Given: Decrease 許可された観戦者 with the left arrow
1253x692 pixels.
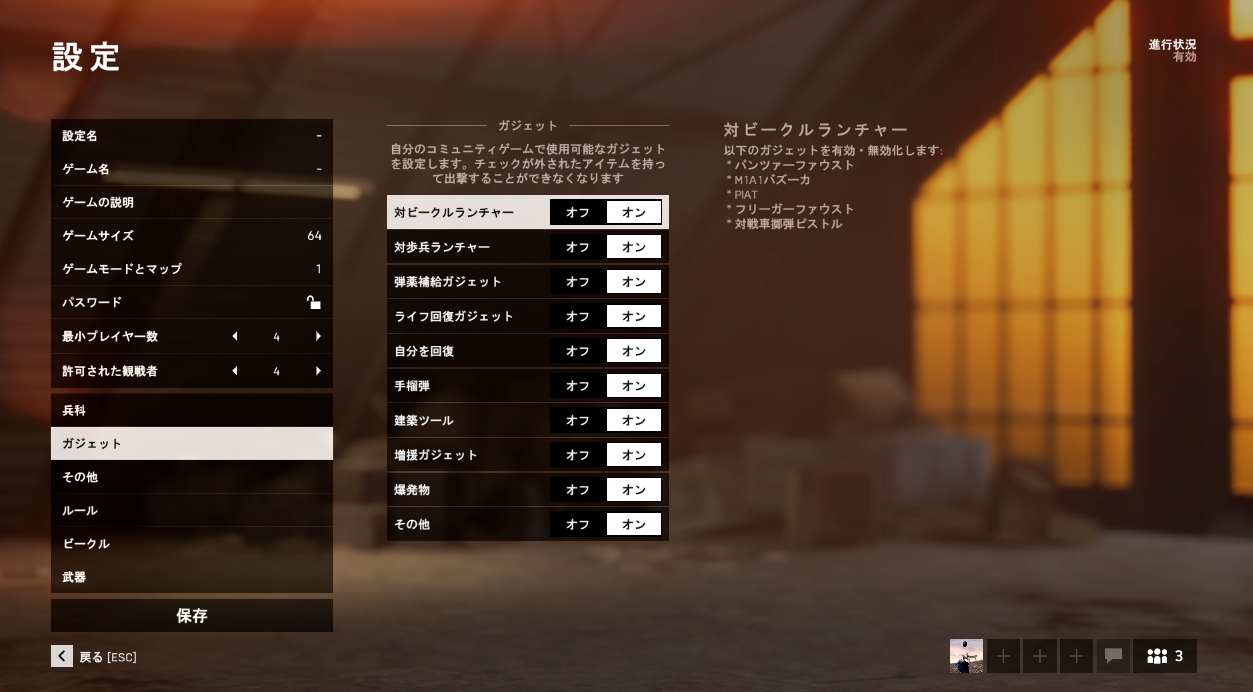Looking at the screenshot, I should 235,371.
